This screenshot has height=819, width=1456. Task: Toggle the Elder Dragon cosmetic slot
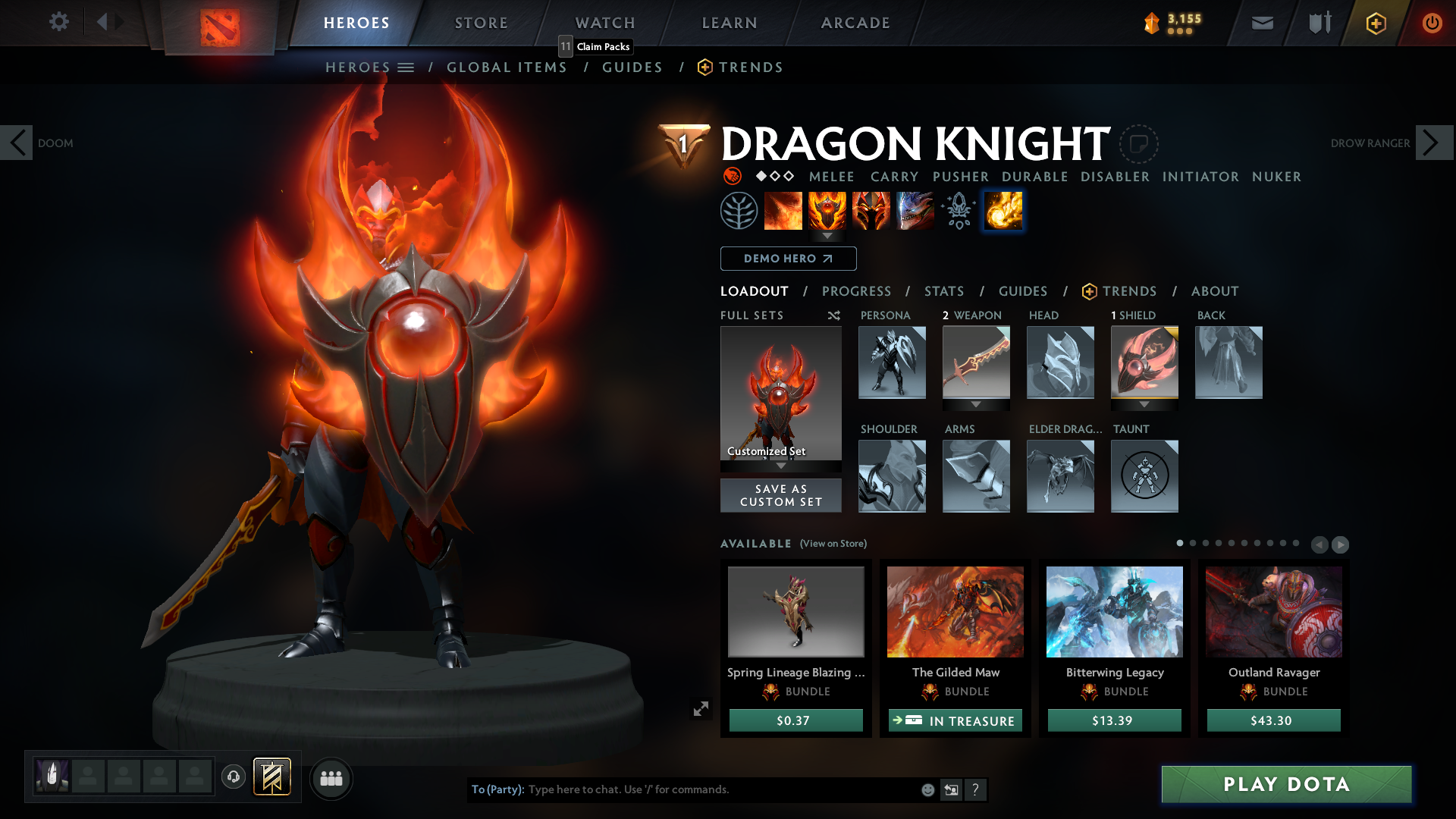pyautogui.click(x=1060, y=476)
